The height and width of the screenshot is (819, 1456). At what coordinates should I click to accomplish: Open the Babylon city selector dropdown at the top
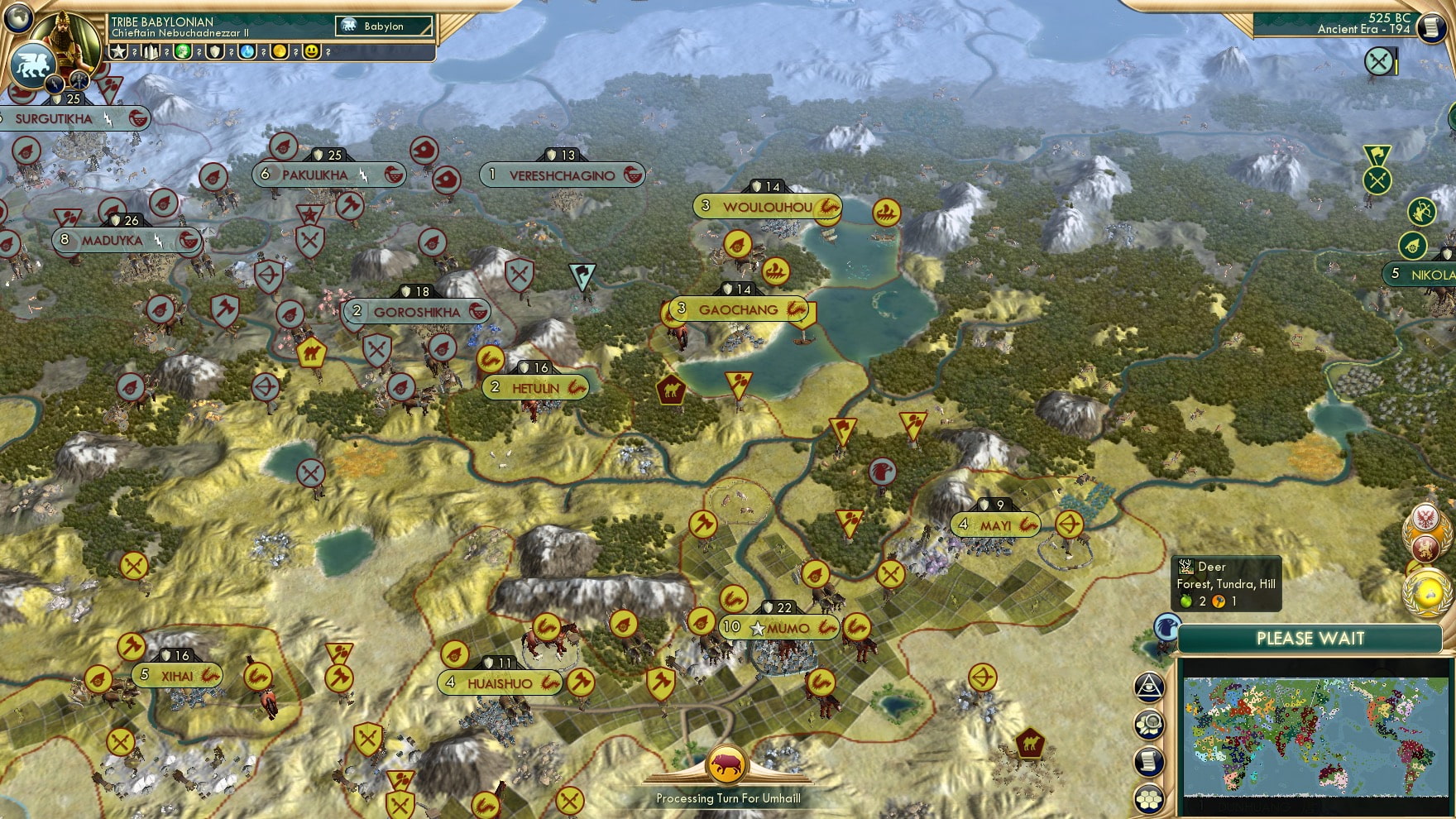(385, 26)
